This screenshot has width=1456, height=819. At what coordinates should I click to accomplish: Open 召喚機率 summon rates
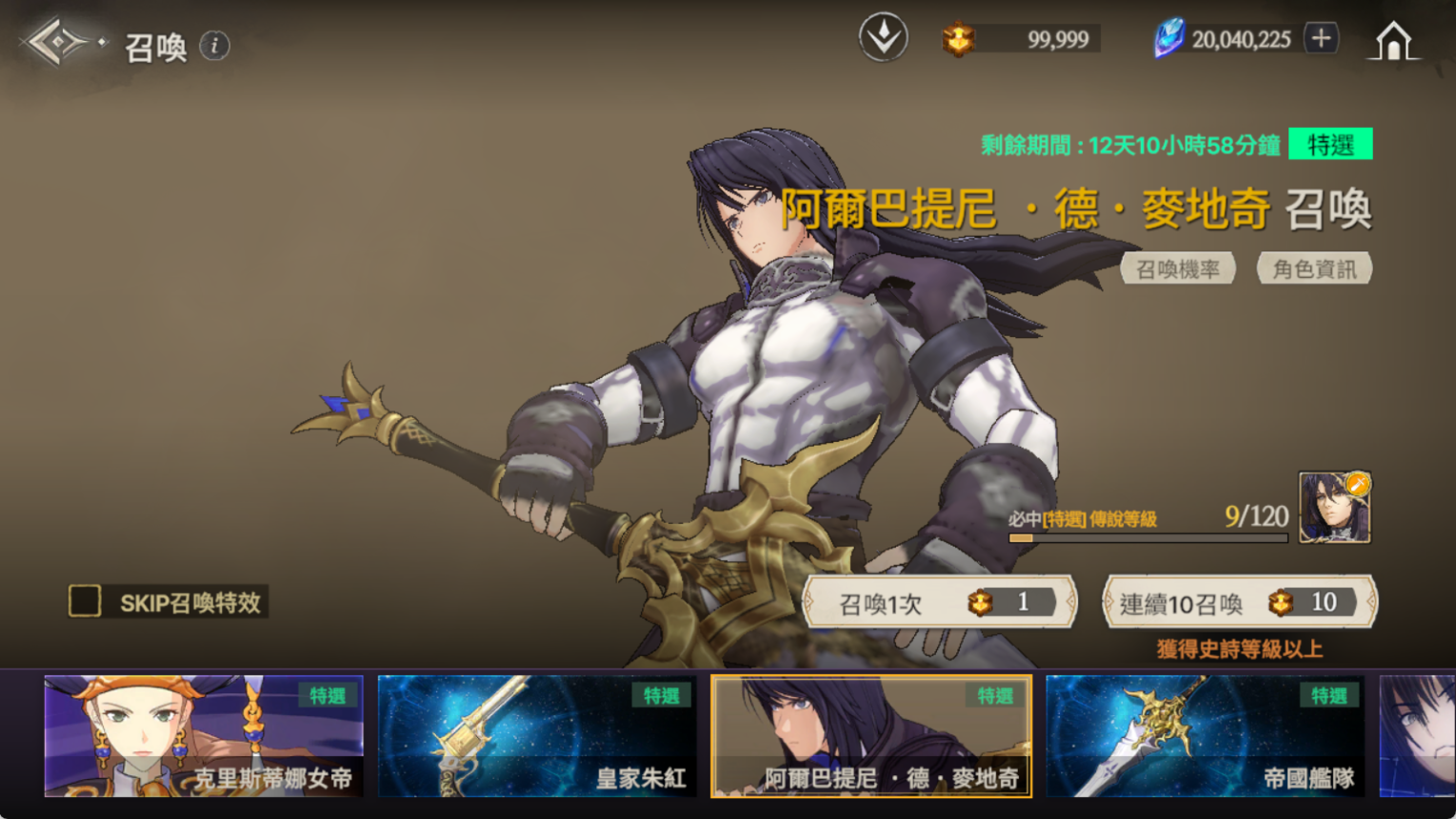tap(1178, 270)
